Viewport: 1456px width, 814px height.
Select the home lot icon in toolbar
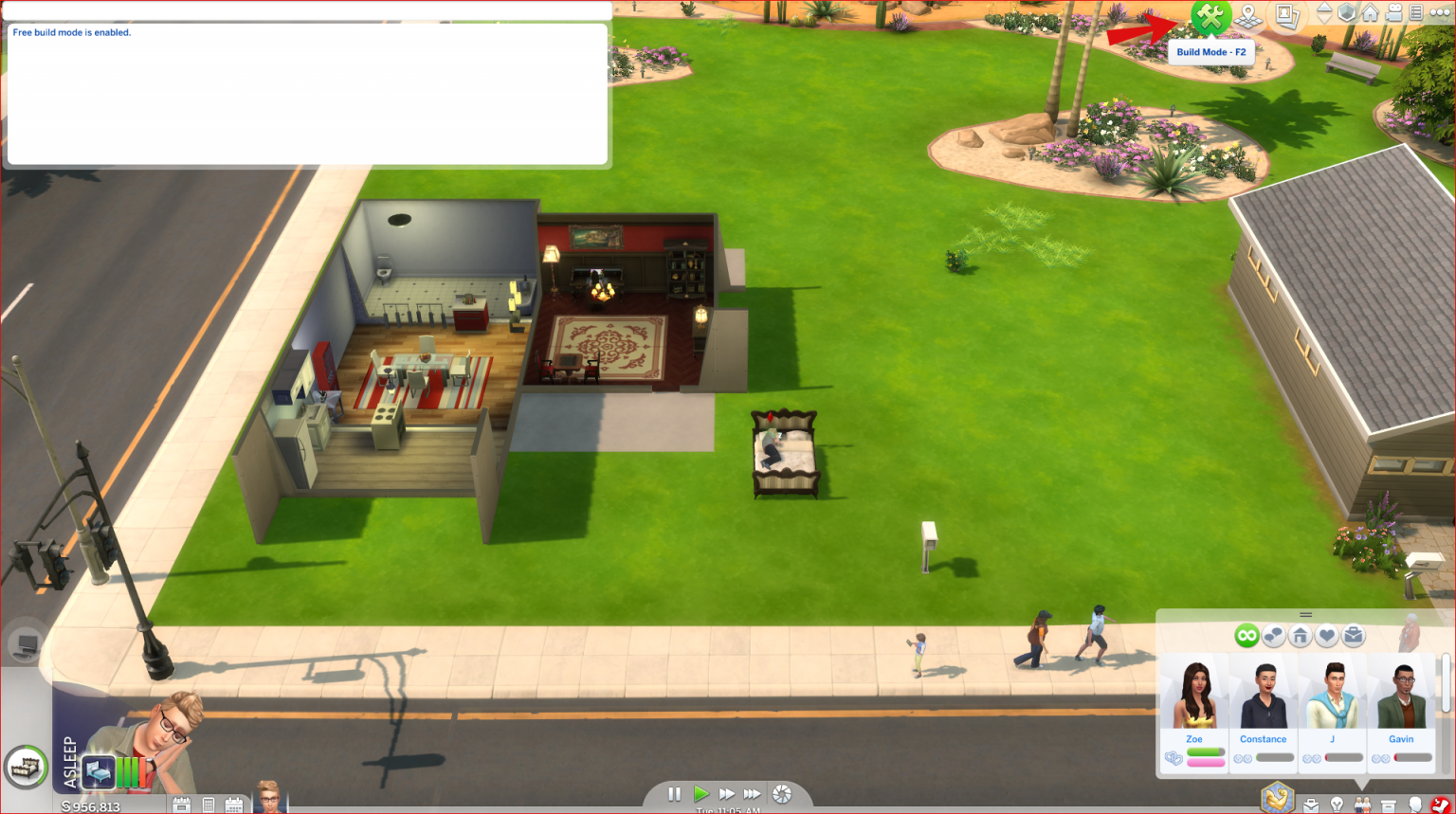tap(1370, 13)
